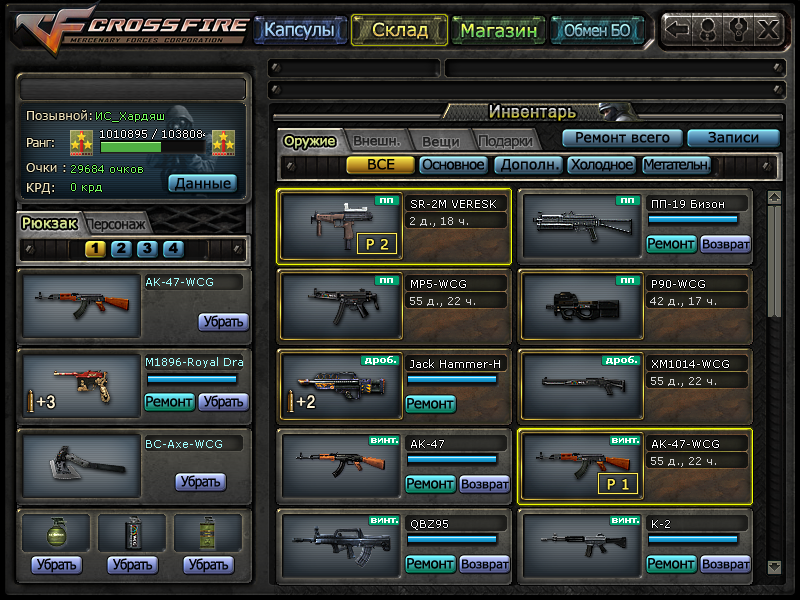Repair the Jack Hammer shotgun

point(430,404)
